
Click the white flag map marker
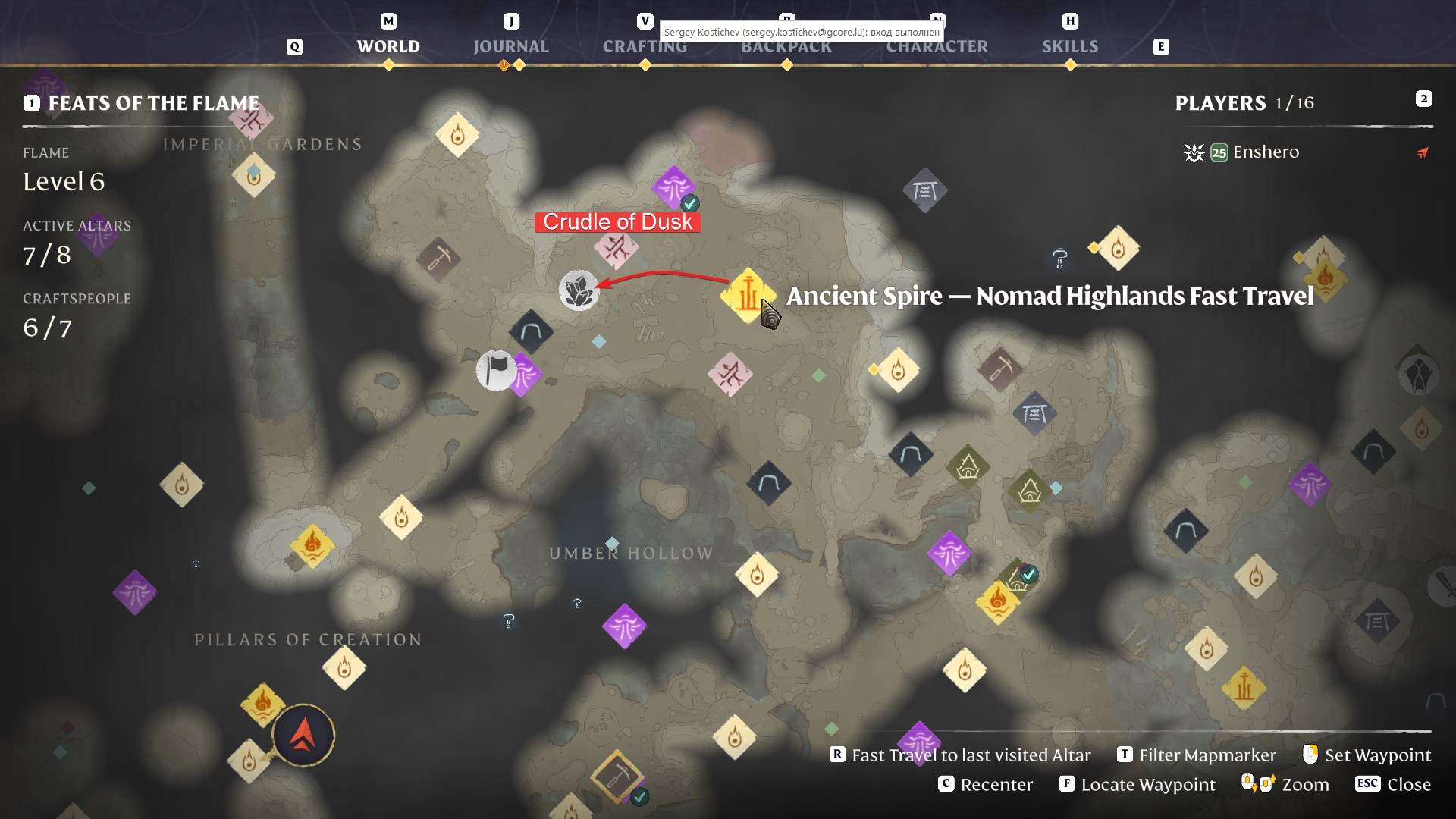click(x=497, y=371)
